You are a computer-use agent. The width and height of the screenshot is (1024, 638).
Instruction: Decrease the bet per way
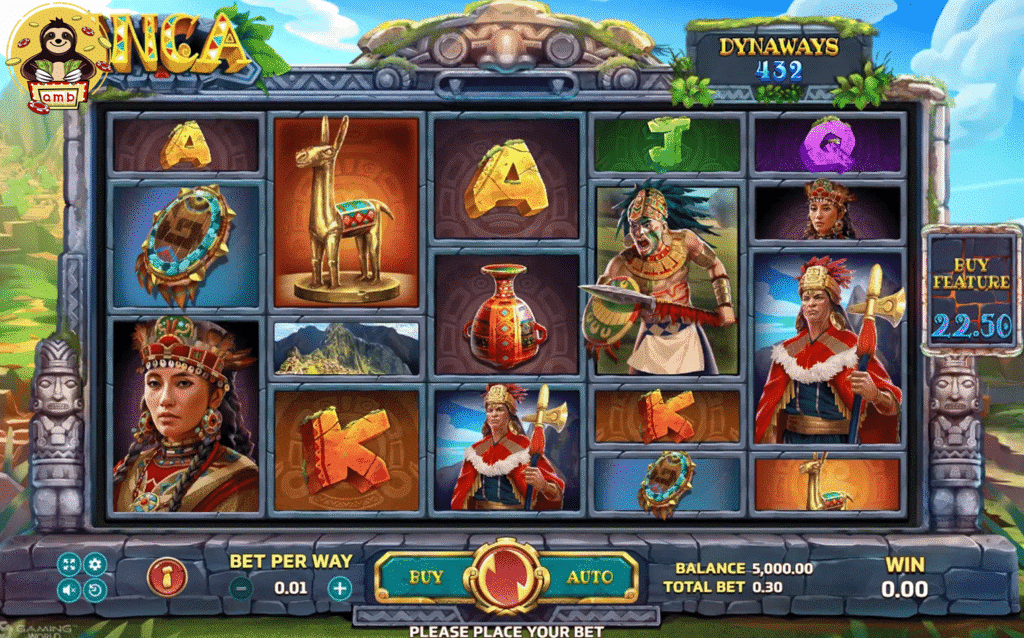[x=241, y=587]
